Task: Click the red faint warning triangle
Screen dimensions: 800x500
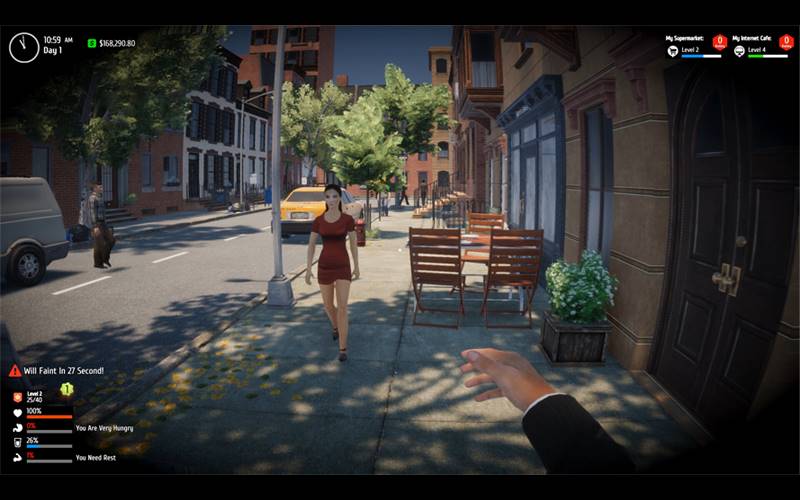Action: [15, 371]
